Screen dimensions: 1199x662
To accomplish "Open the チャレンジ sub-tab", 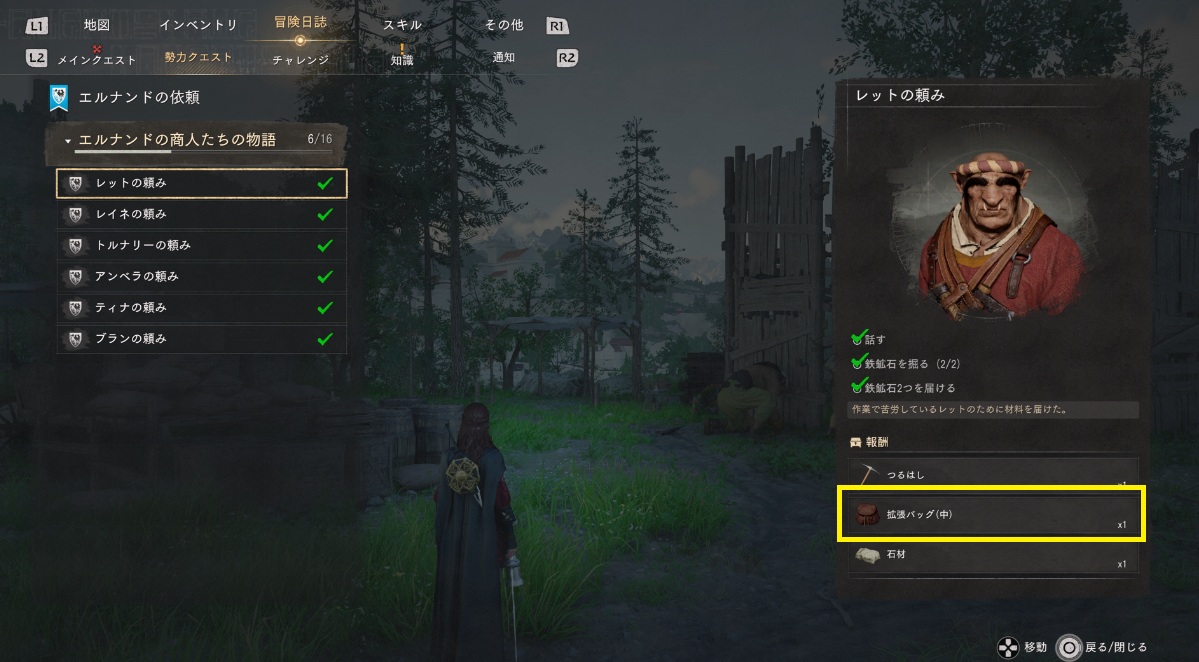I will 300,59.
